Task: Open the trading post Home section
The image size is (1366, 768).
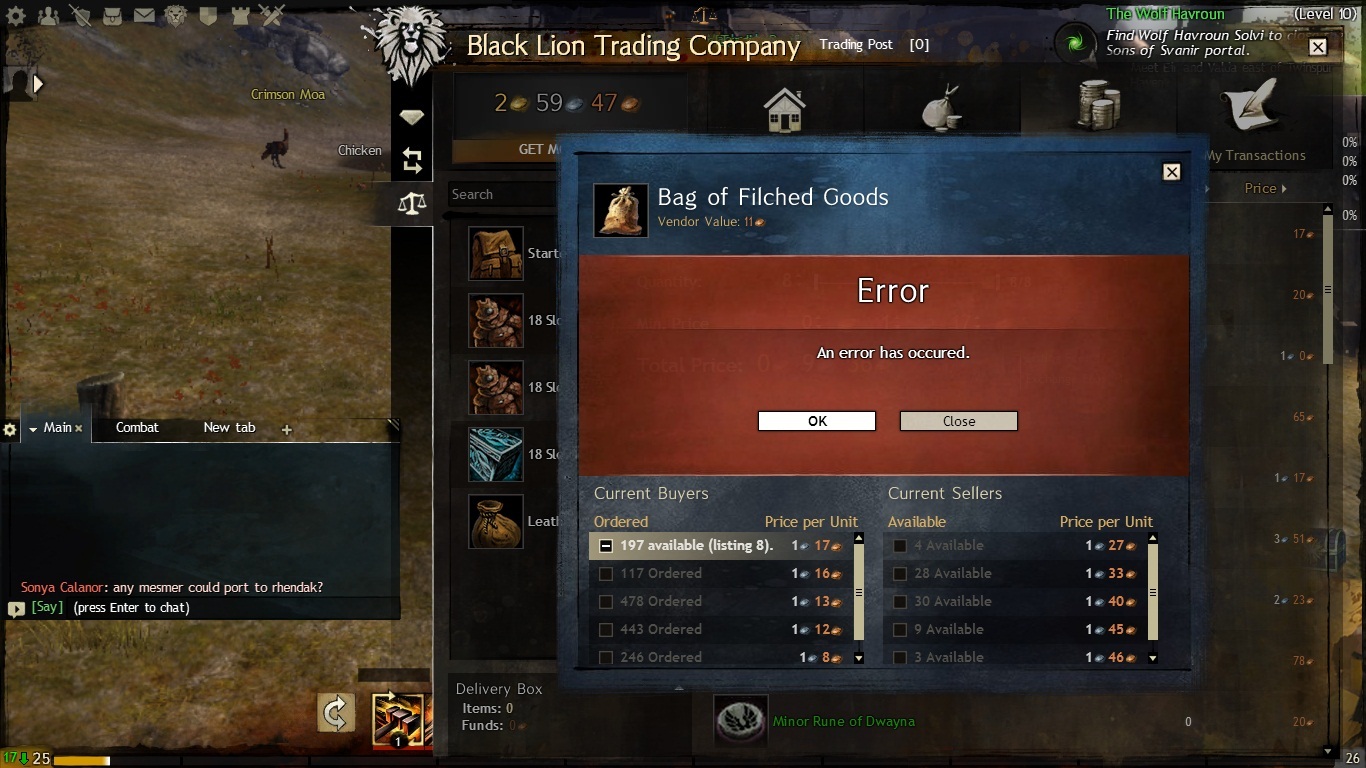Action: pos(785,109)
